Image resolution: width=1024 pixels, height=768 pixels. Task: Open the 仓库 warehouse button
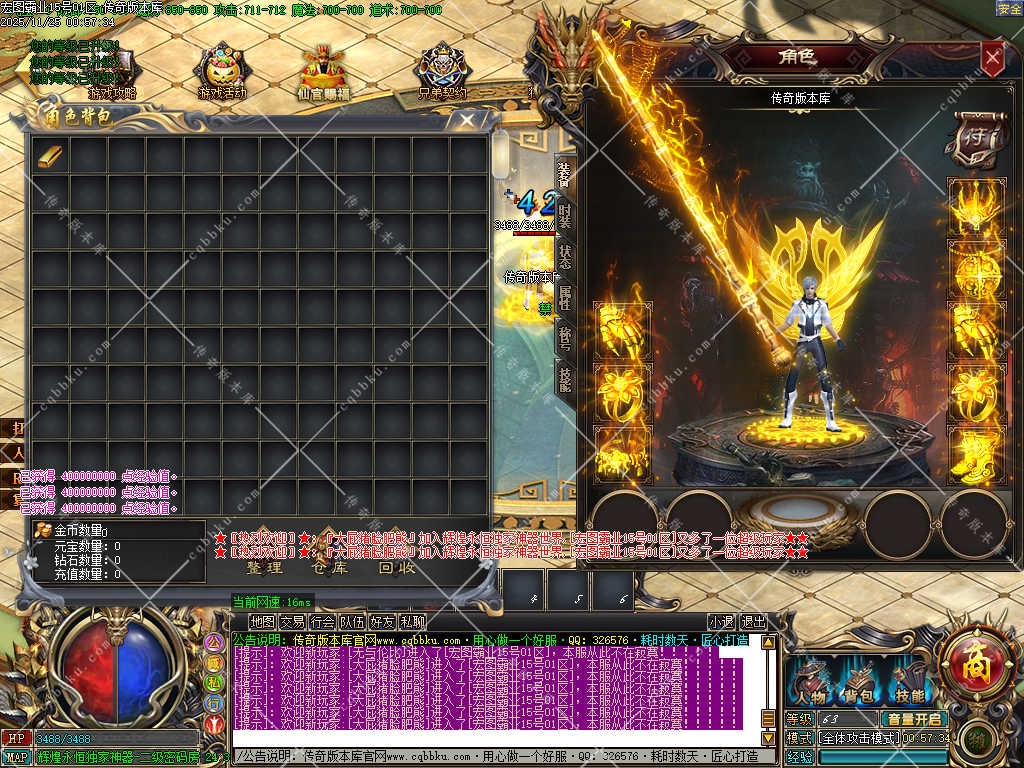330,567
